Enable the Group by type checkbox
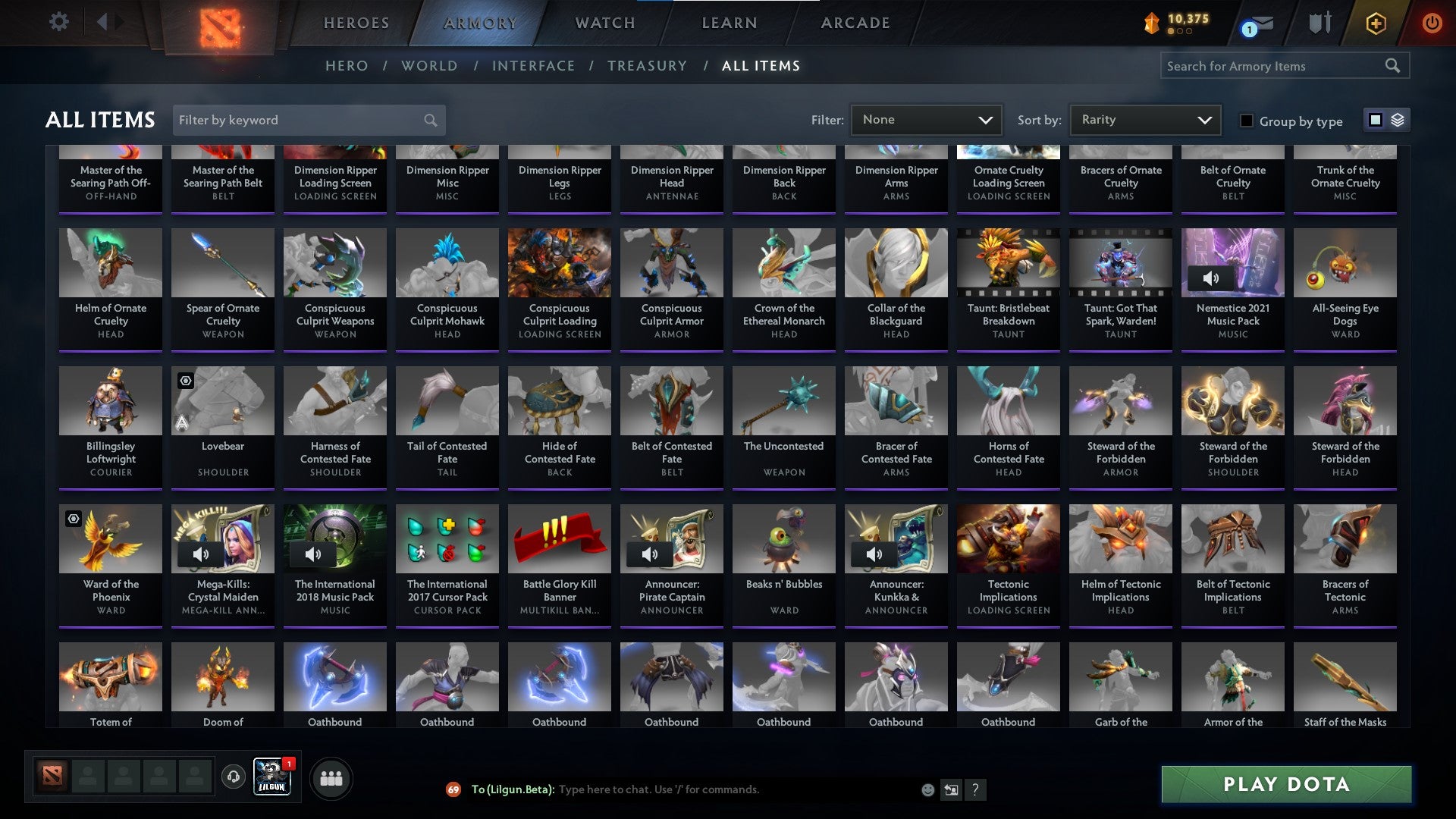The height and width of the screenshot is (819, 1456). (1246, 121)
